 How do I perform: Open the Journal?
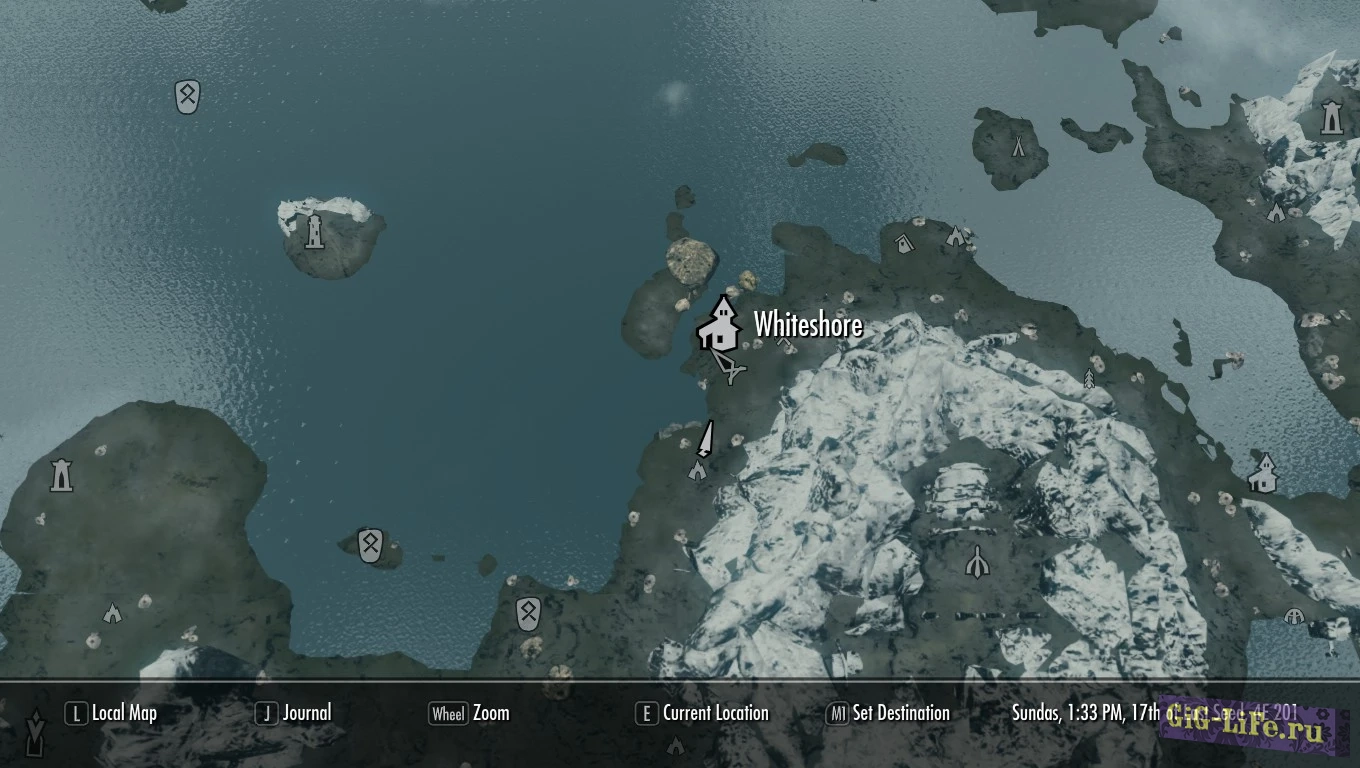[x=294, y=713]
